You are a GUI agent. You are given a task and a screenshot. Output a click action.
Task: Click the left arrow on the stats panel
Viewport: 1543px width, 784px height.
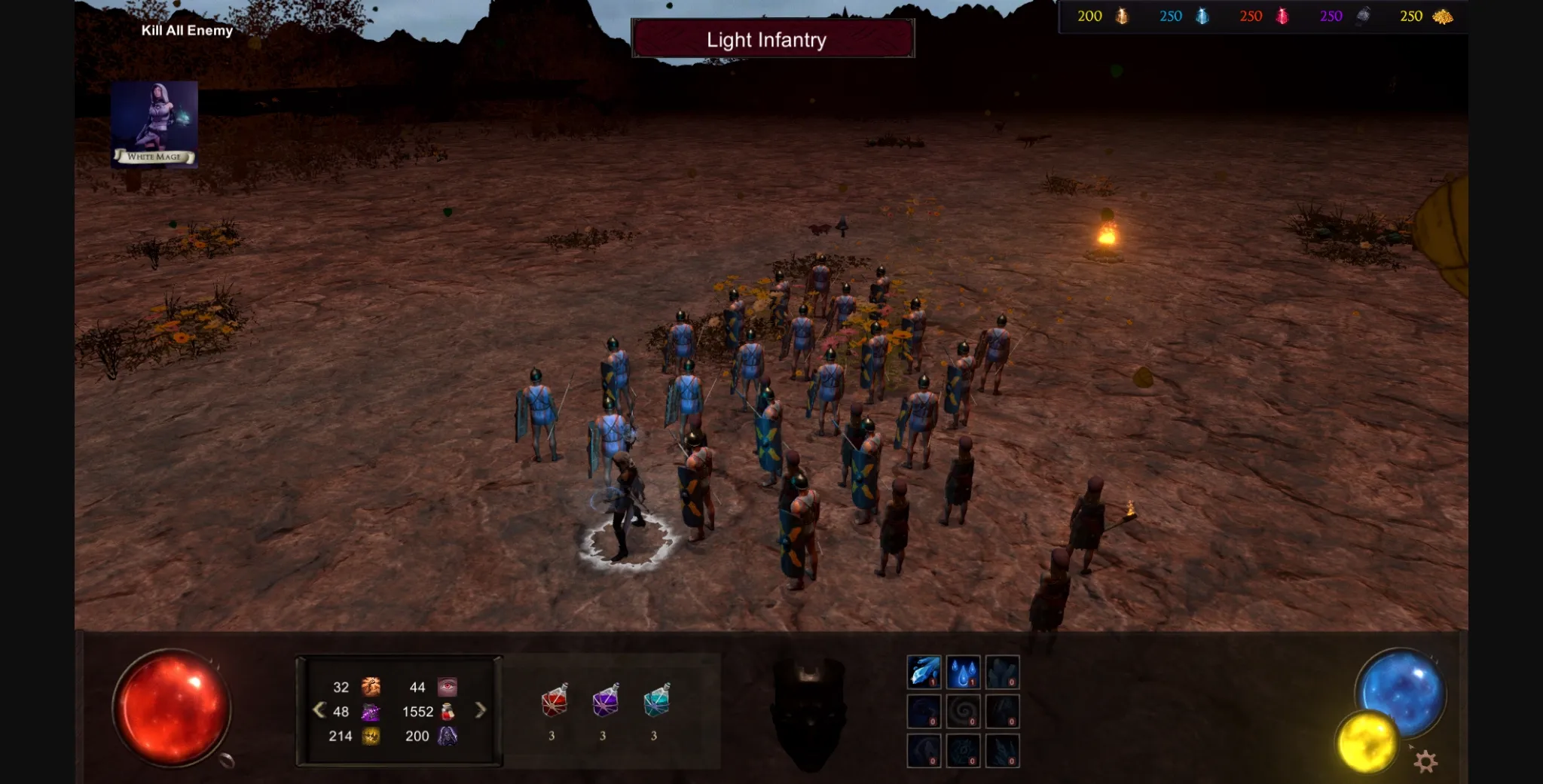[x=319, y=711]
